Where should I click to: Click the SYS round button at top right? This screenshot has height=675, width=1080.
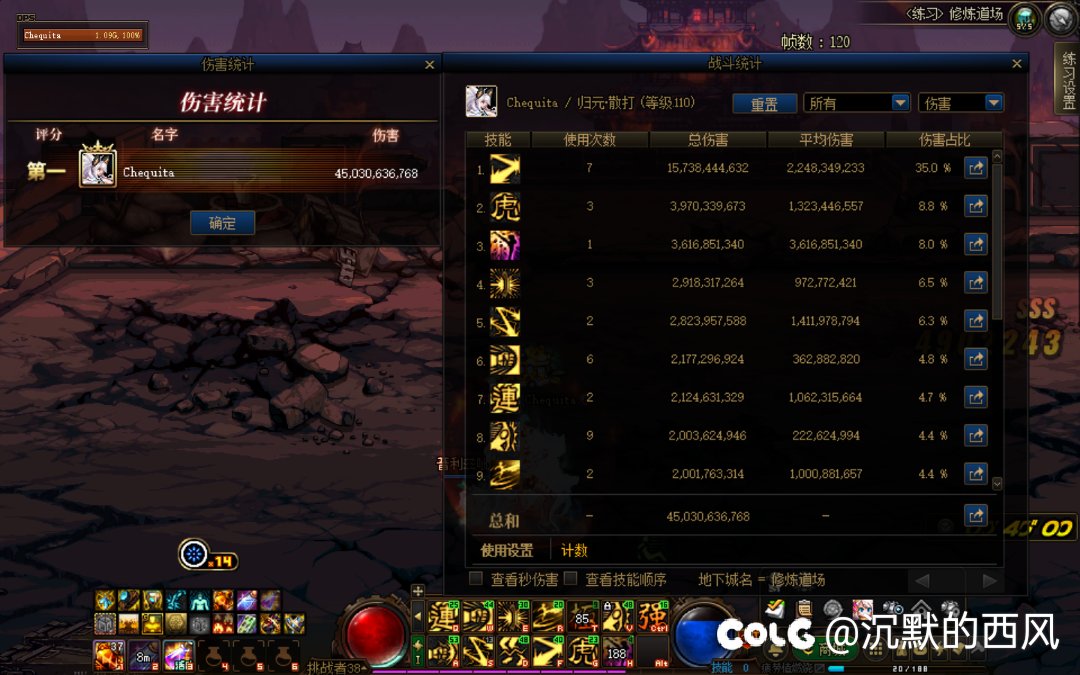(1024, 19)
